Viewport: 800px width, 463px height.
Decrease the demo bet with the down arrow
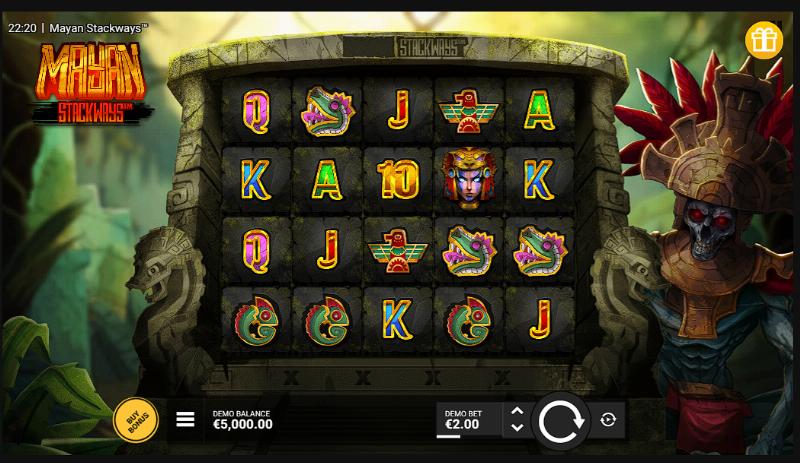coord(516,428)
